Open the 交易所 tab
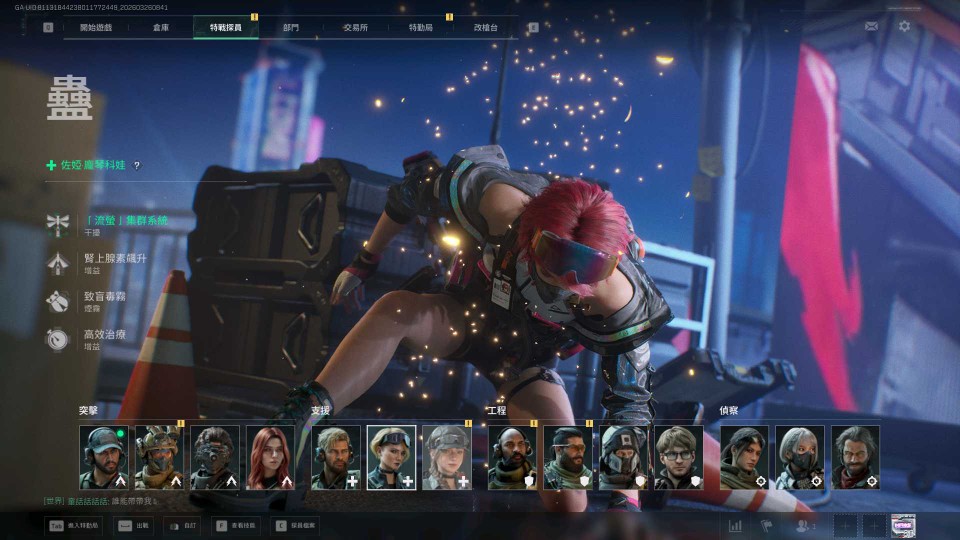Image resolution: width=960 pixels, height=540 pixels. coord(354,28)
